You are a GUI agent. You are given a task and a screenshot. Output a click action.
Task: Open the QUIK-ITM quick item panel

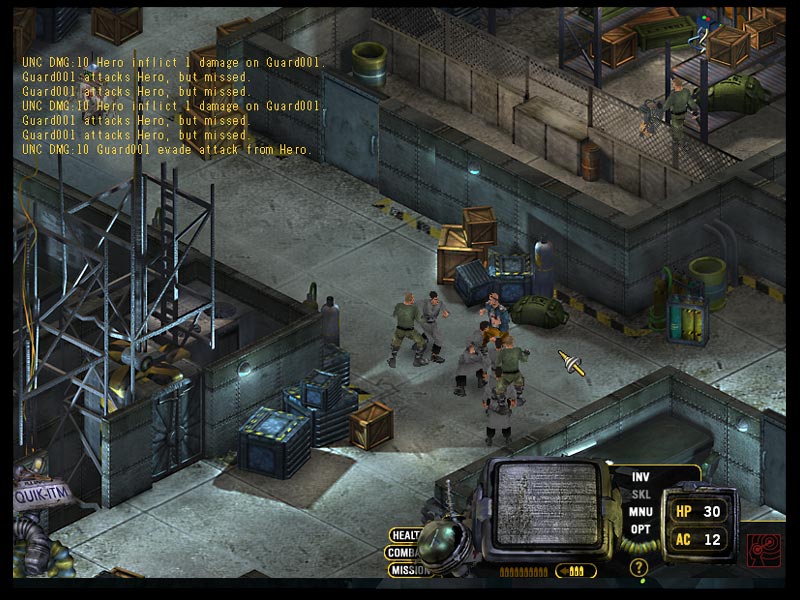(x=39, y=493)
